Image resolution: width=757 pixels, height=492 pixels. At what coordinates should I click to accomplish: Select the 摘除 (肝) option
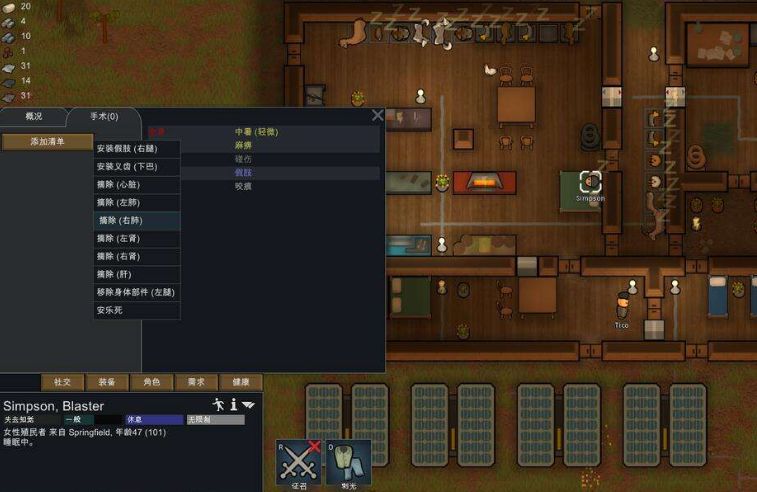(114, 274)
